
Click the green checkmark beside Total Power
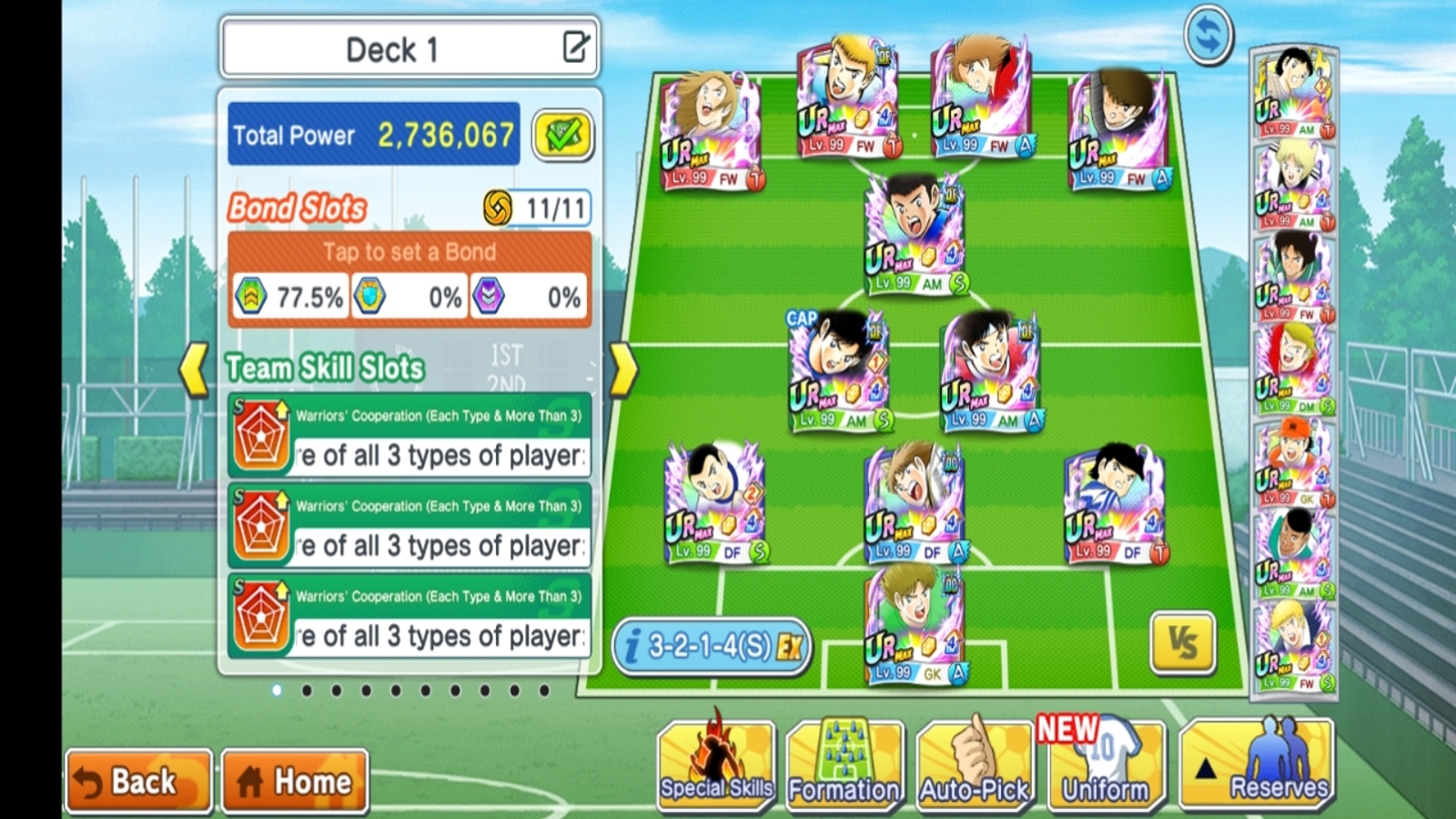pyautogui.click(x=562, y=136)
